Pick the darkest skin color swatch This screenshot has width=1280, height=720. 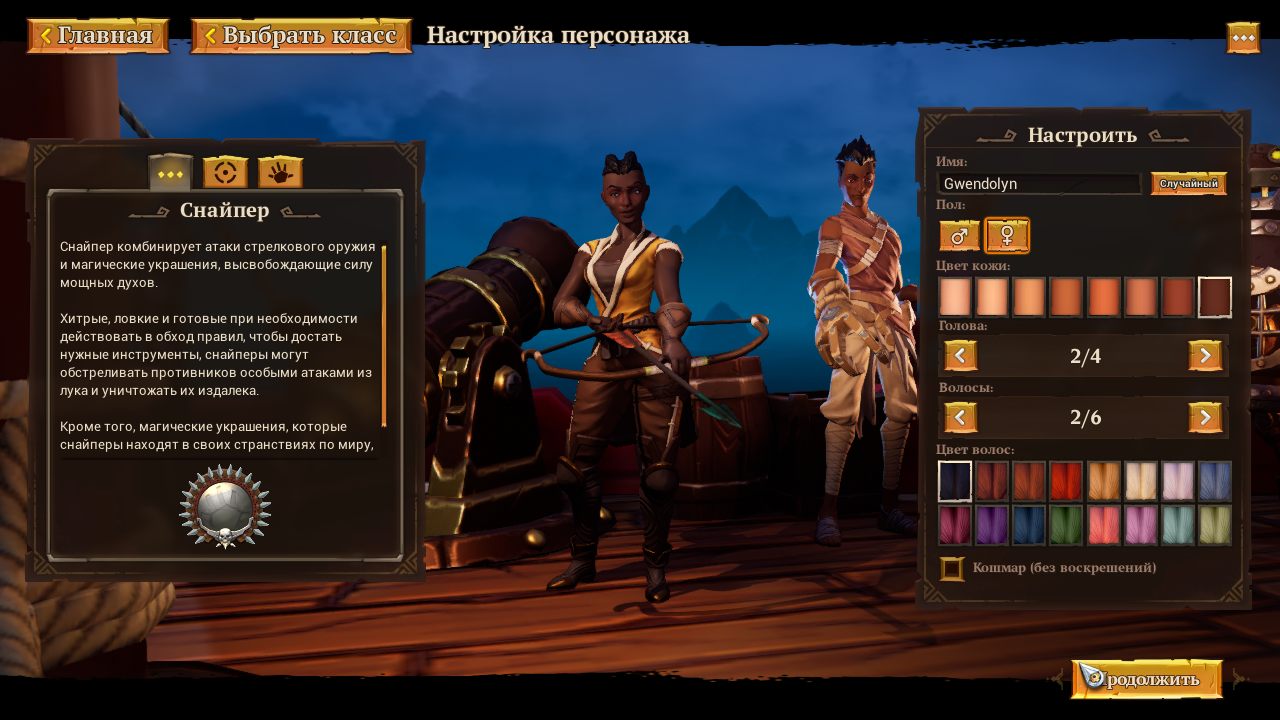coord(1213,296)
